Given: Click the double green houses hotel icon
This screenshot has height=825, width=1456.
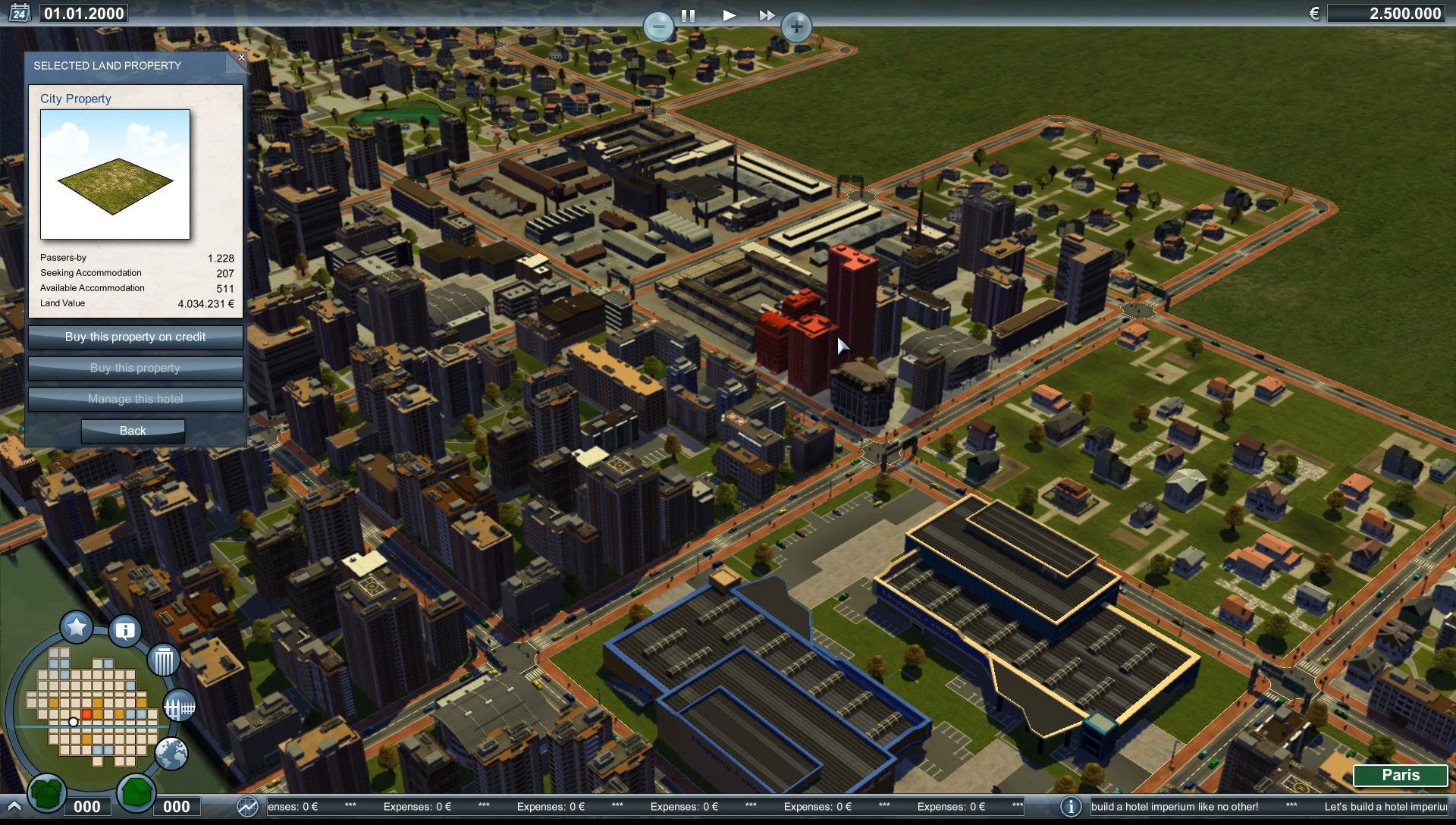Looking at the screenshot, I should pyautogui.click(x=45, y=795).
